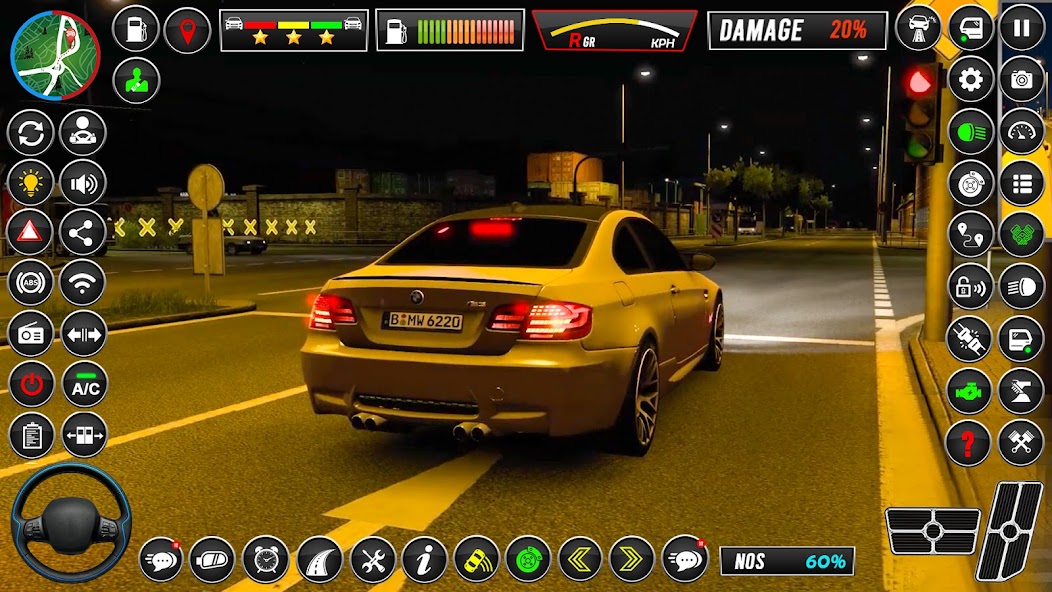Open the info 'i' button
1052x592 pixels.
pyautogui.click(x=424, y=559)
